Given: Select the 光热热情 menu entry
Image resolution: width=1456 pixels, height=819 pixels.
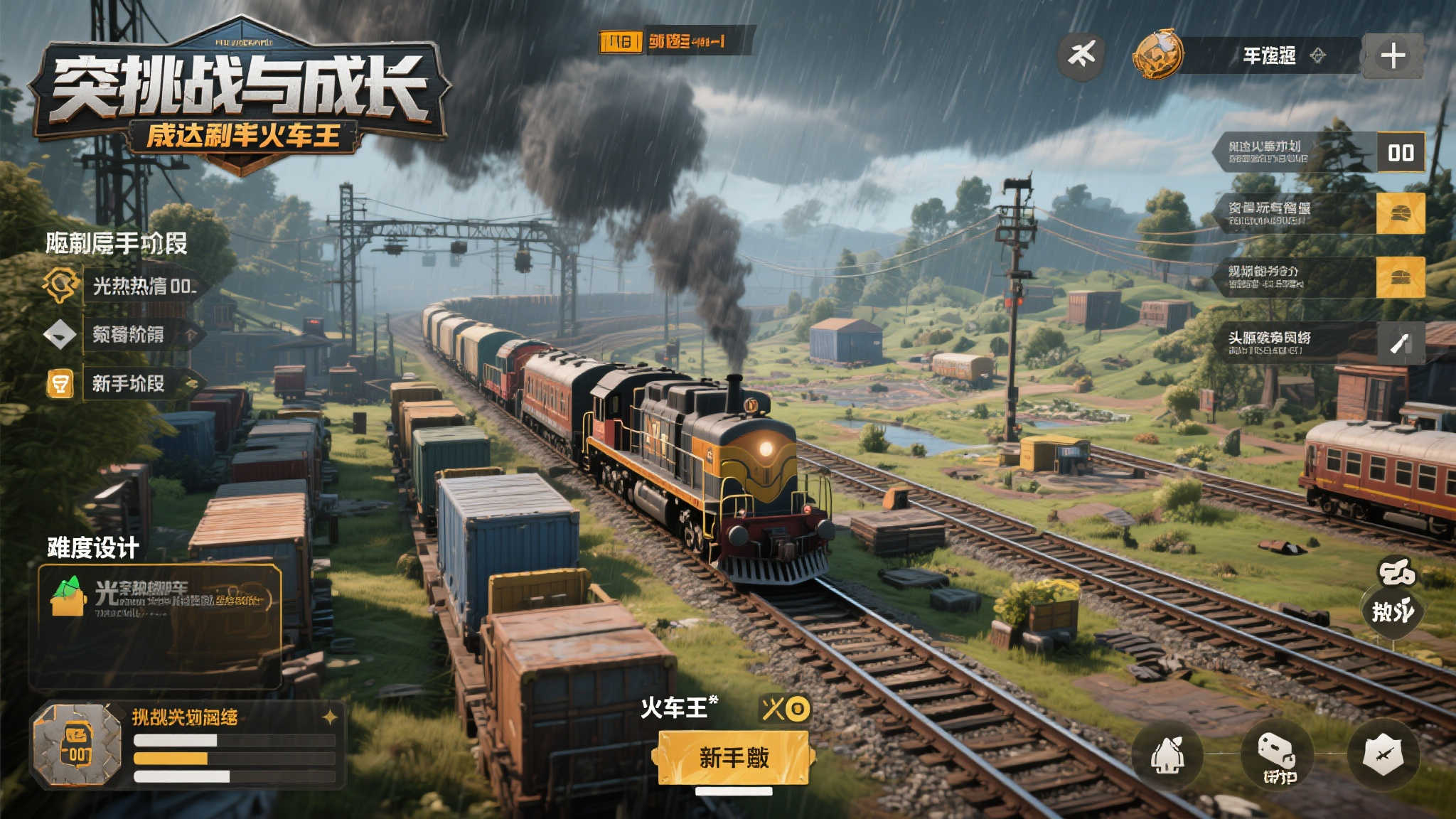Looking at the screenshot, I should (x=142, y=286).
